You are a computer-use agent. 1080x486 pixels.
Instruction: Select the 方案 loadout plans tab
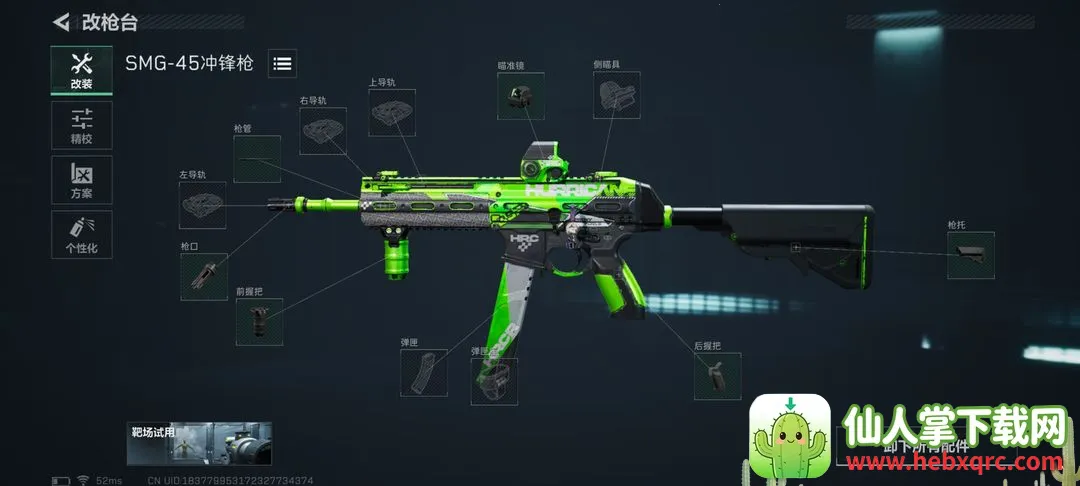82,180
